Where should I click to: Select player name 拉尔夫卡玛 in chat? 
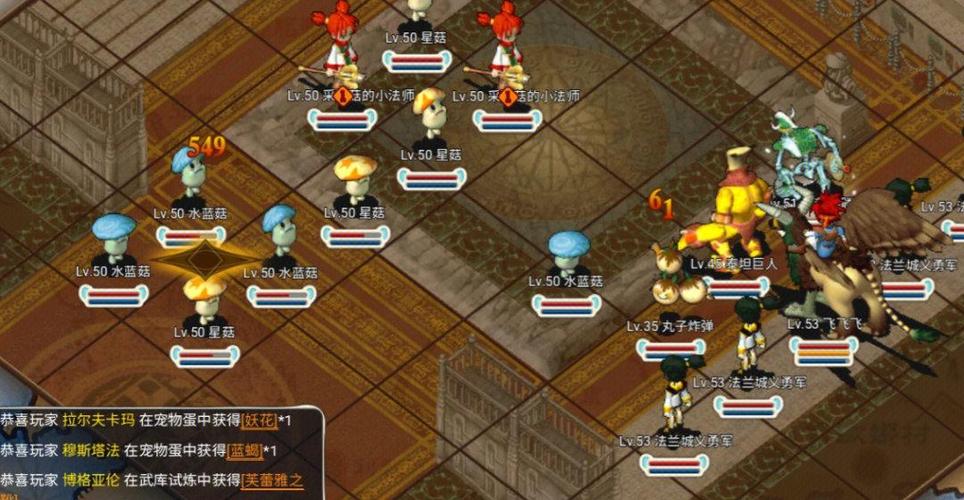pyautogui.click(x=98, y=420)
